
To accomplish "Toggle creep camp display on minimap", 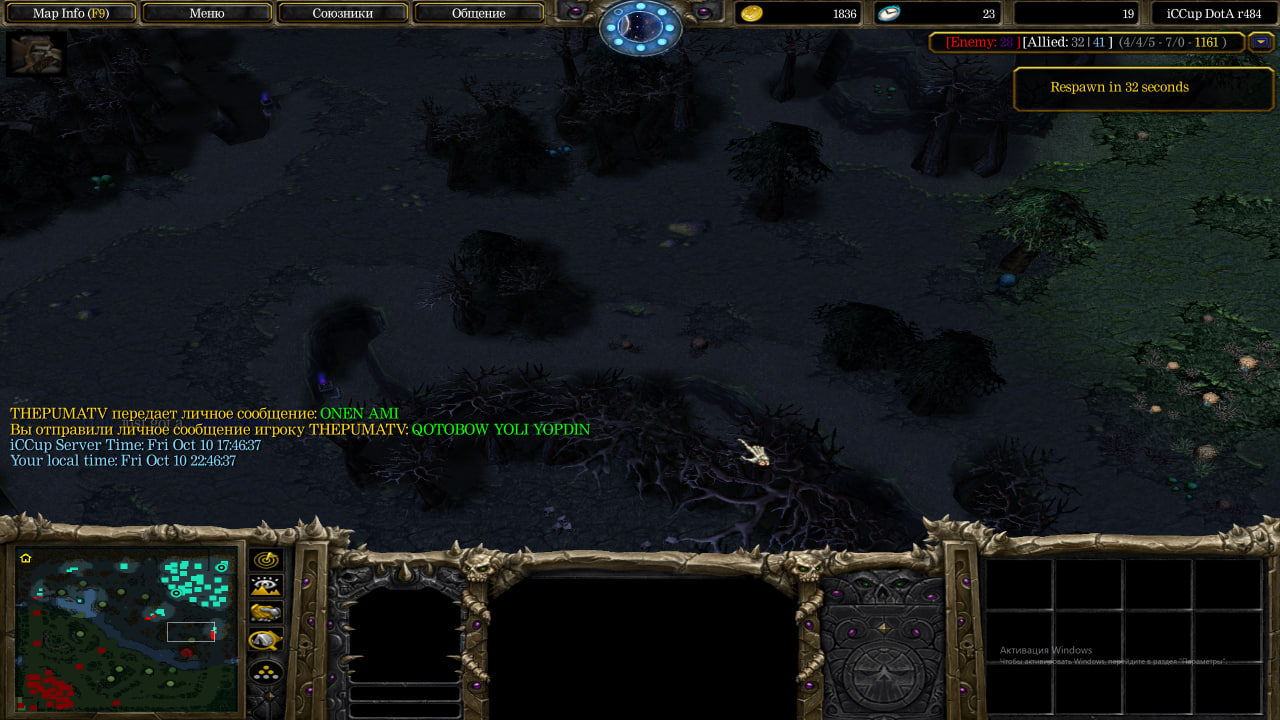I will (x=266, y=639).
